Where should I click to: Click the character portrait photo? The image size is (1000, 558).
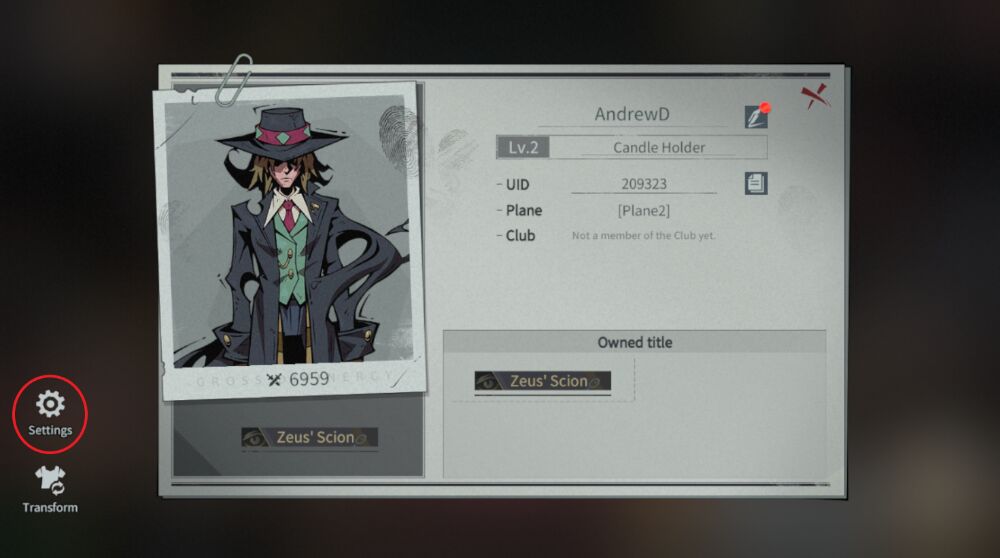tap(287, 238)
